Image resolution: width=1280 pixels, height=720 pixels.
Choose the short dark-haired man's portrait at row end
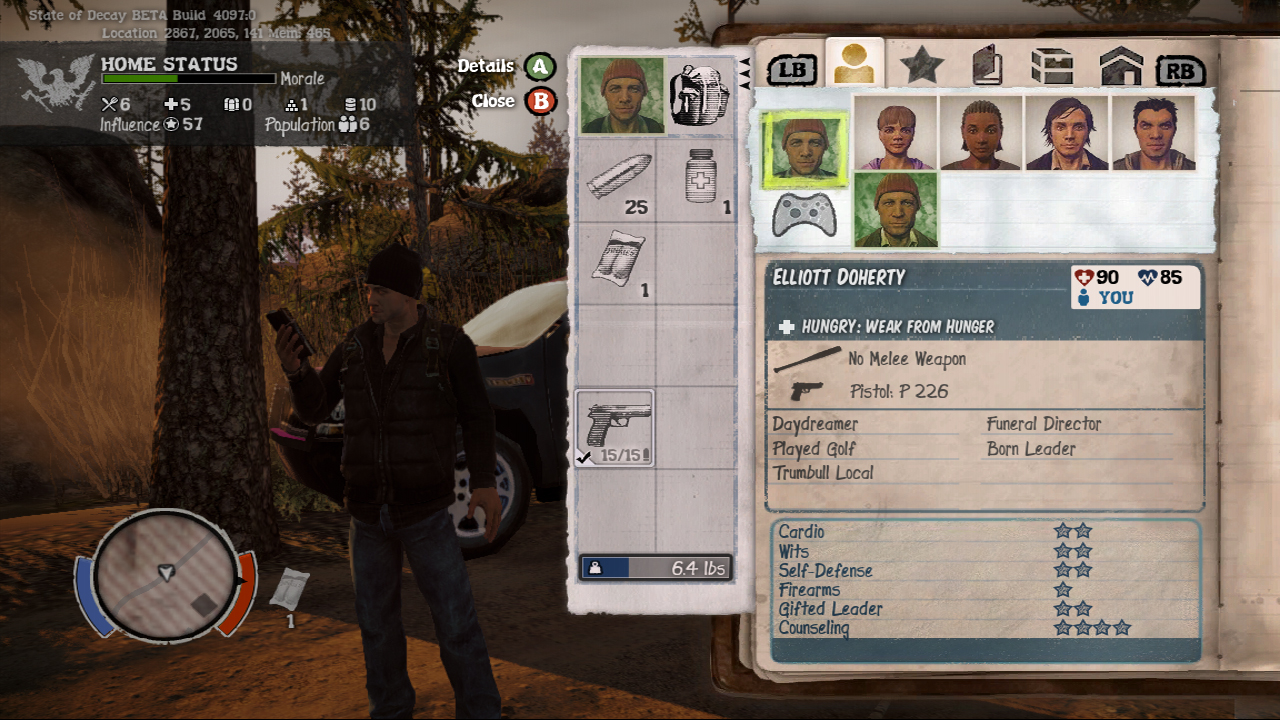coord(1153,133)
